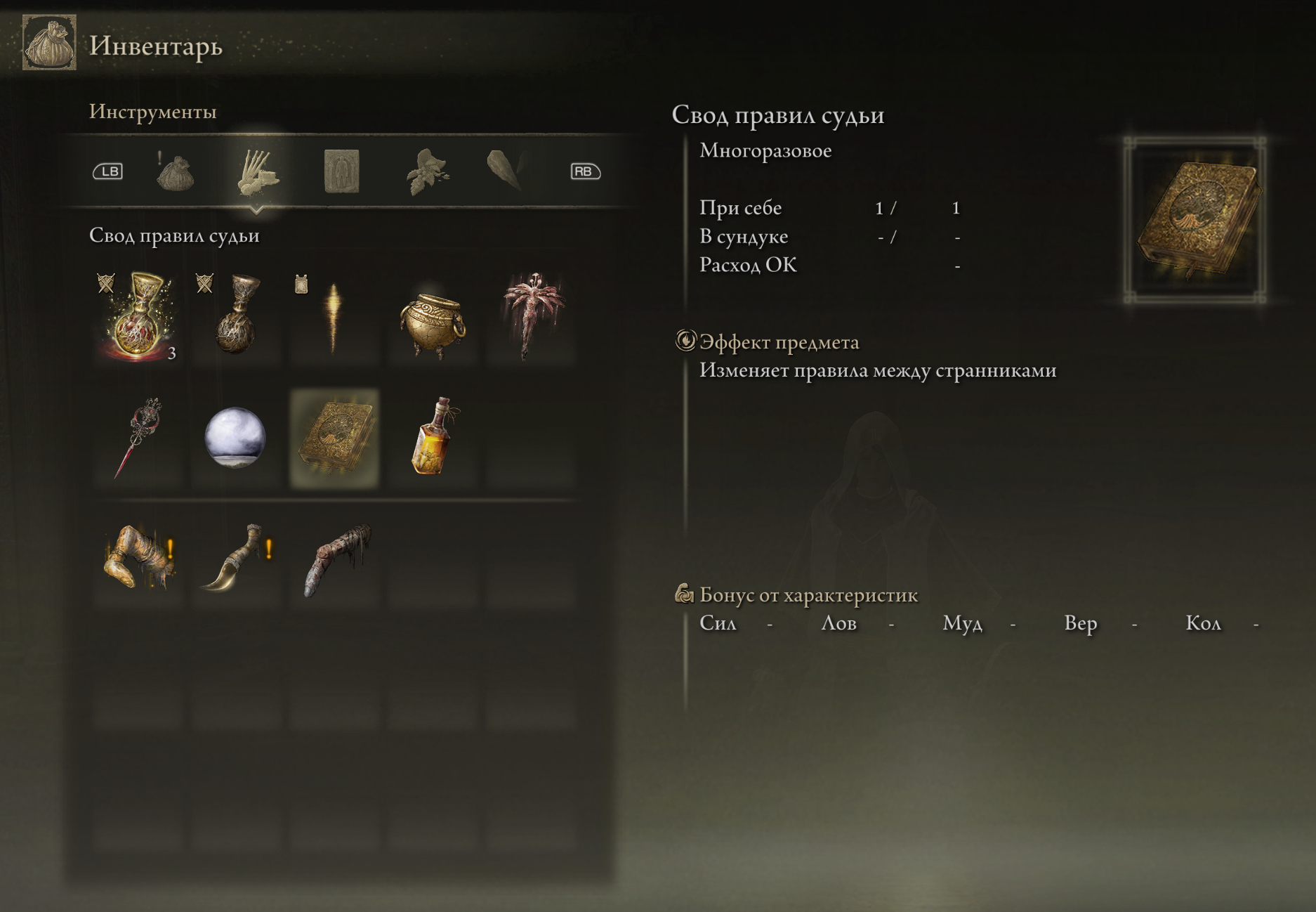Viewport: 1316px width, 912px height.
Task: Open the Tools tab with sticks icon
Action: coord(257,171)
